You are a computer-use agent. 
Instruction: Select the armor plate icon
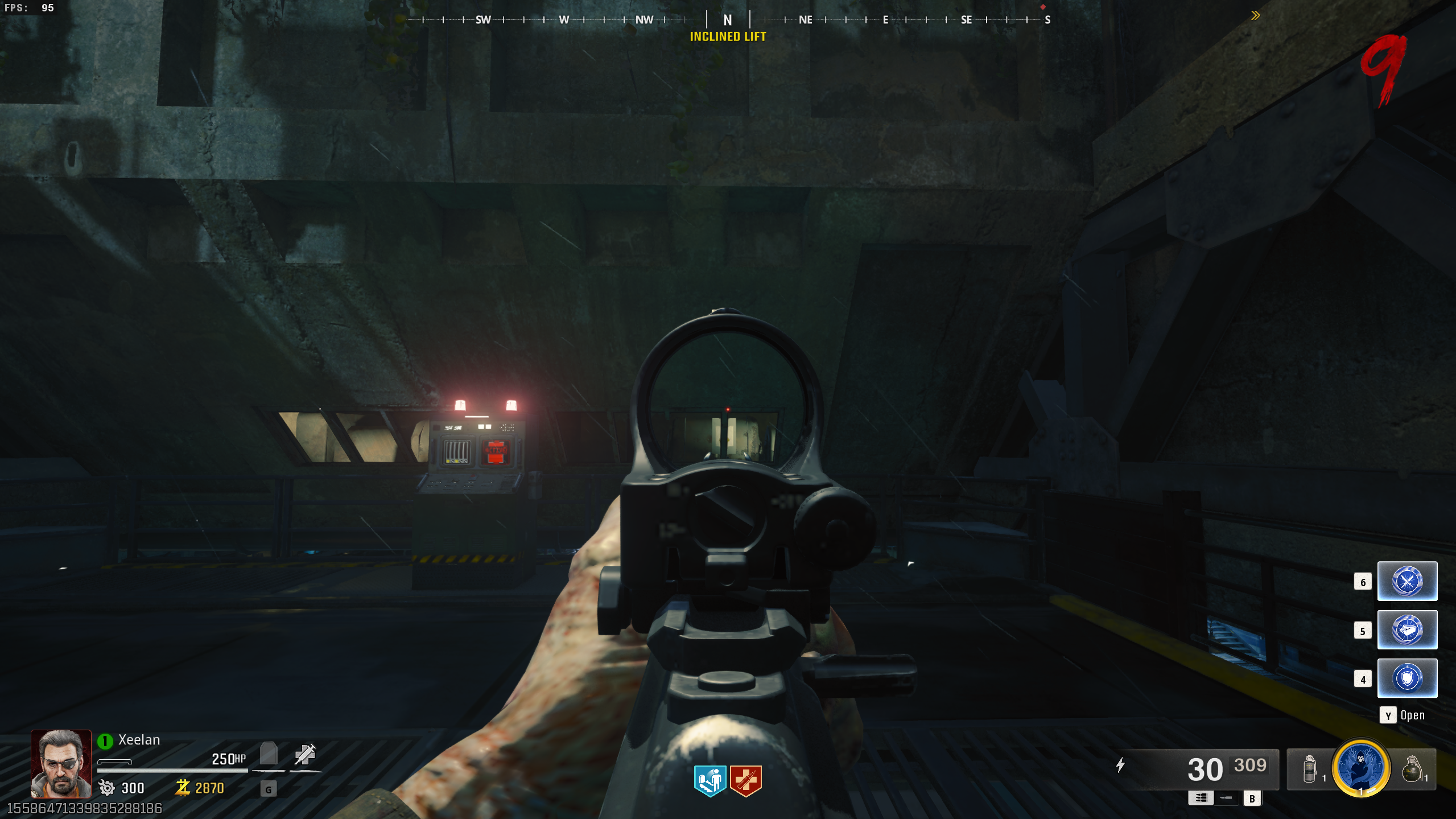(269, 754)
